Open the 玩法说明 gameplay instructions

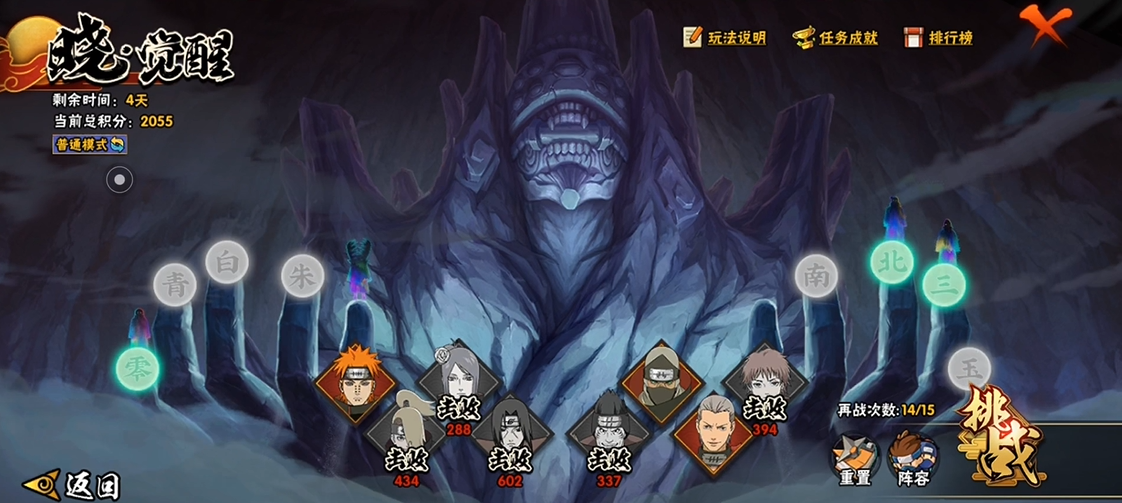pos(725,38)
